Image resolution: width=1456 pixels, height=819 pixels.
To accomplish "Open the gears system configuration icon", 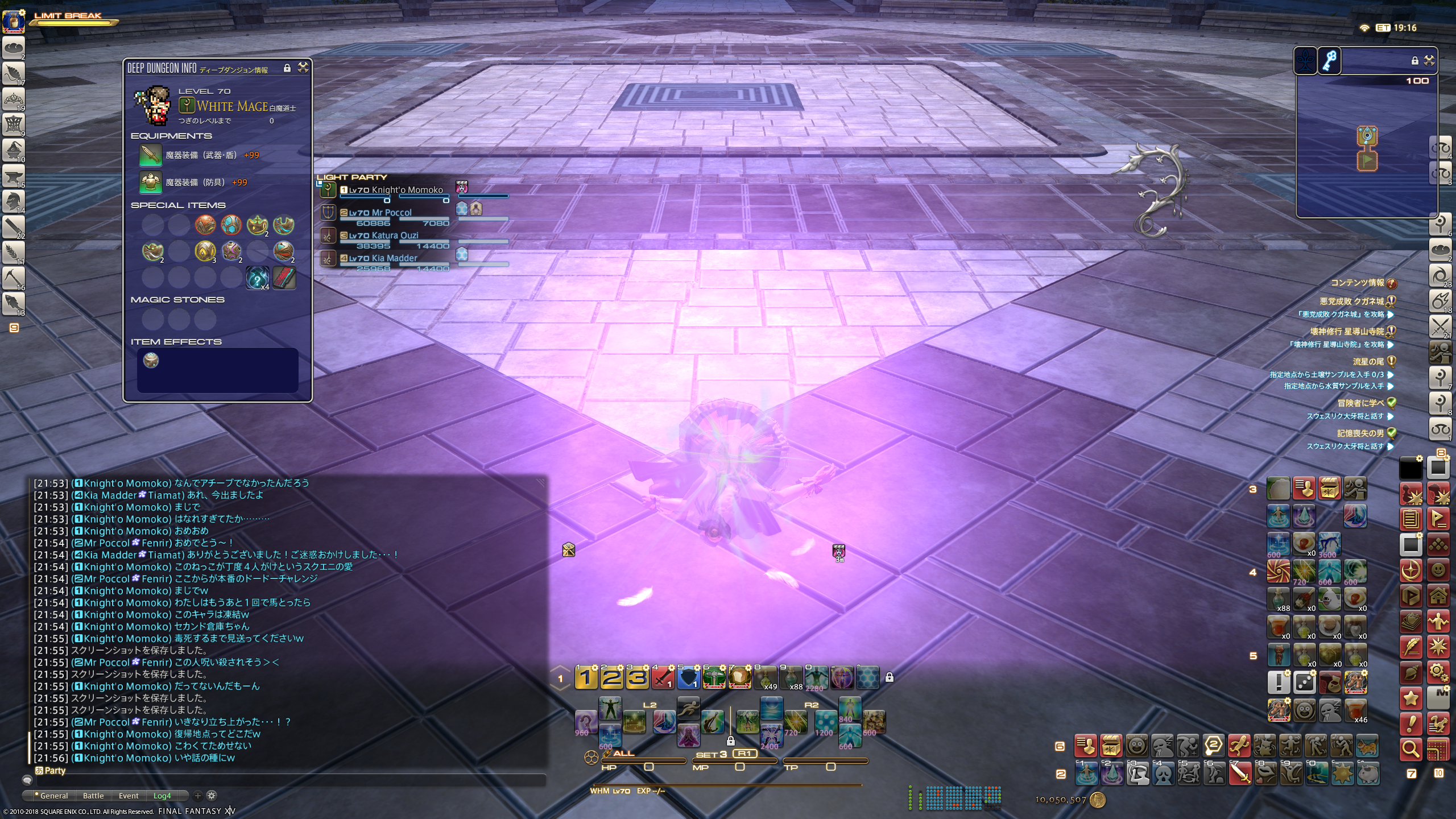I will pyautogui.click(x=1438, y=673).
